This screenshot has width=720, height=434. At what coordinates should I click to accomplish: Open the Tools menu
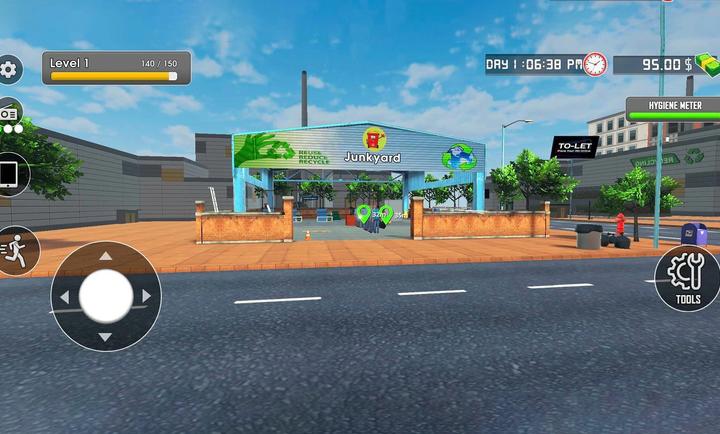click(688, 278)
